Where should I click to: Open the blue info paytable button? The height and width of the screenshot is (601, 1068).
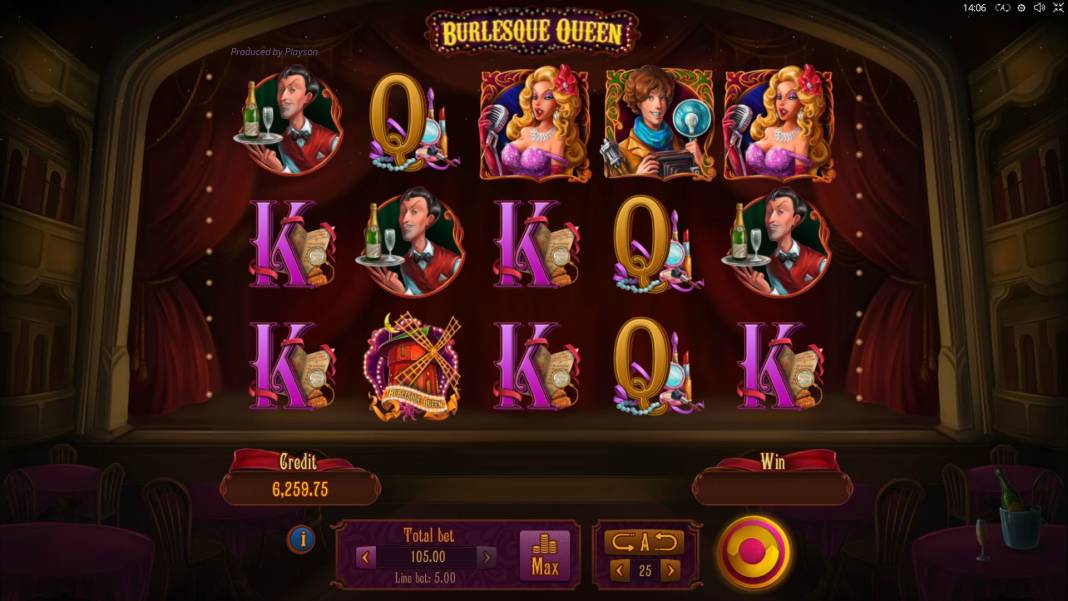pos(301,540)
